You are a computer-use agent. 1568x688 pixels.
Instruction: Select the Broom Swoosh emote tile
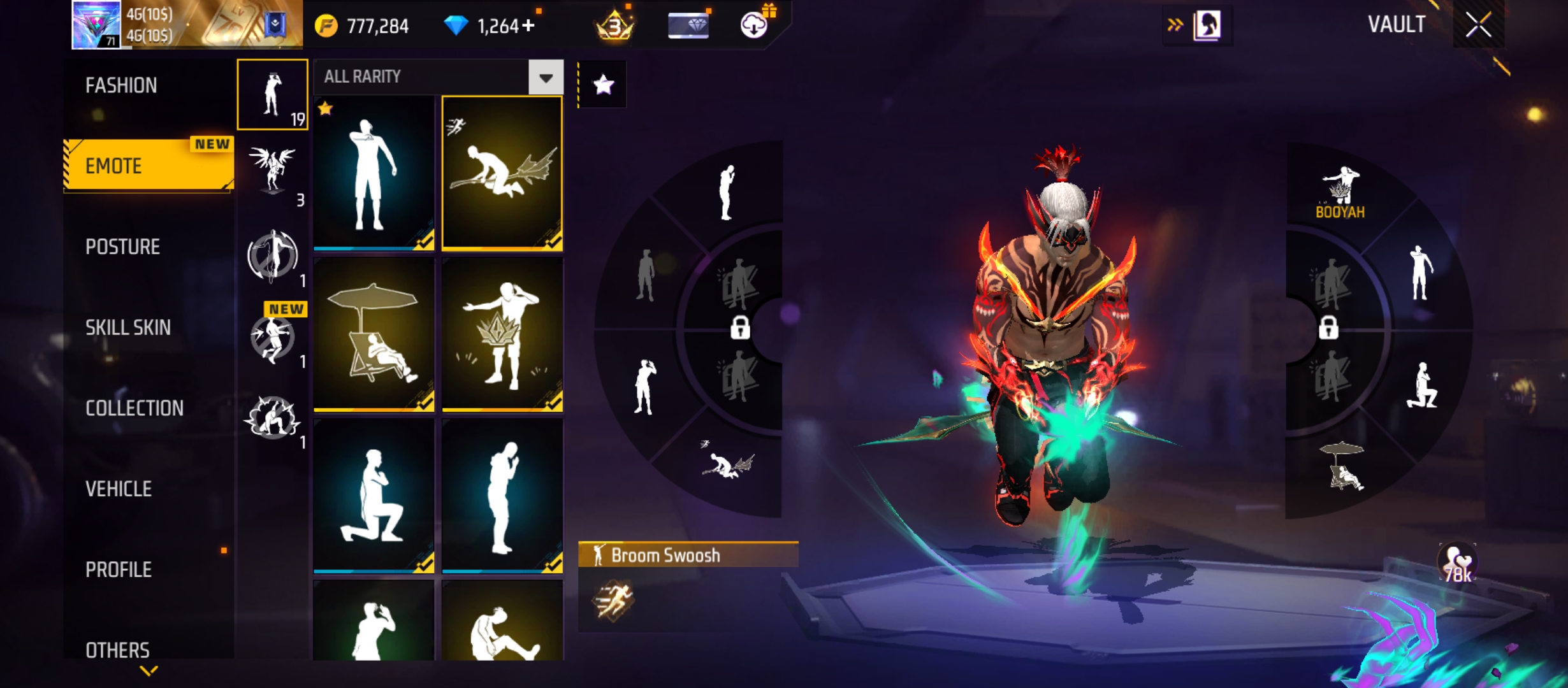click(x=502, y=173)
